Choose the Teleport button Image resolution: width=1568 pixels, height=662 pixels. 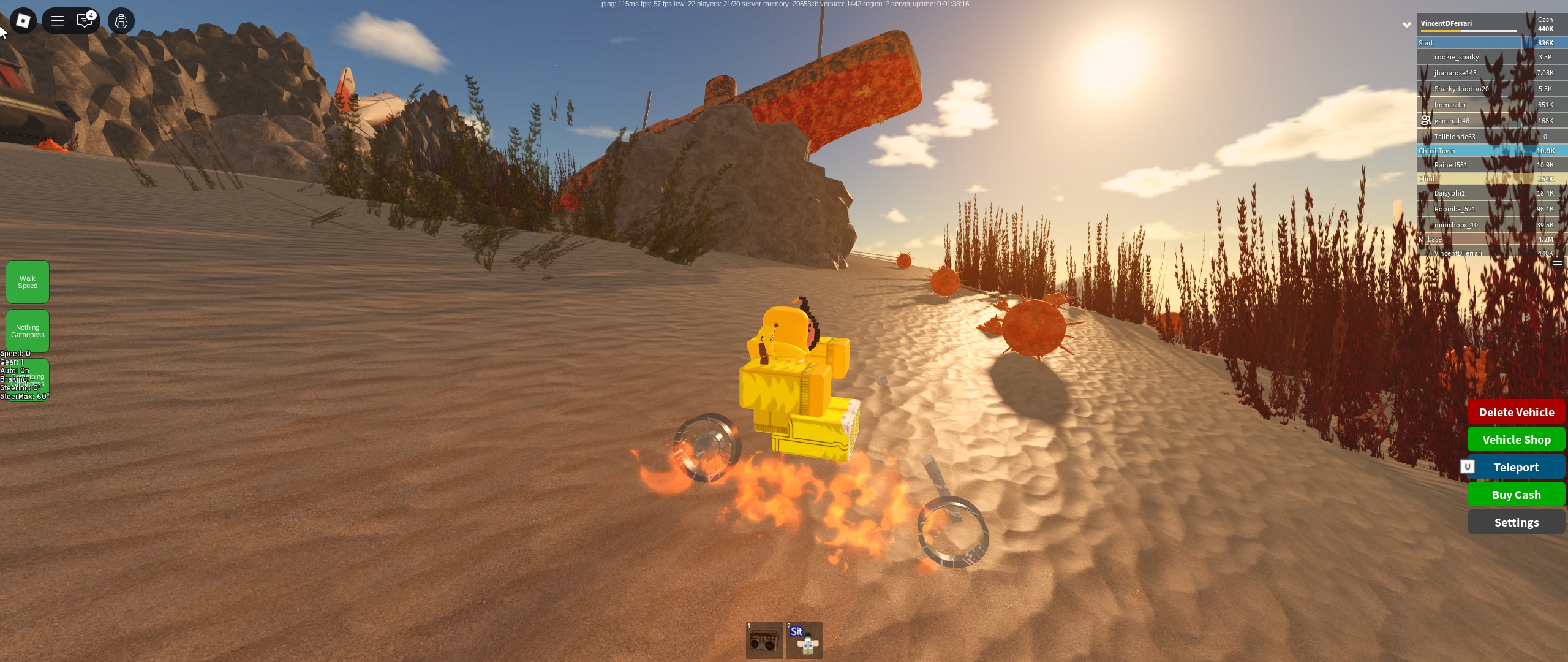coord(1516,467)
